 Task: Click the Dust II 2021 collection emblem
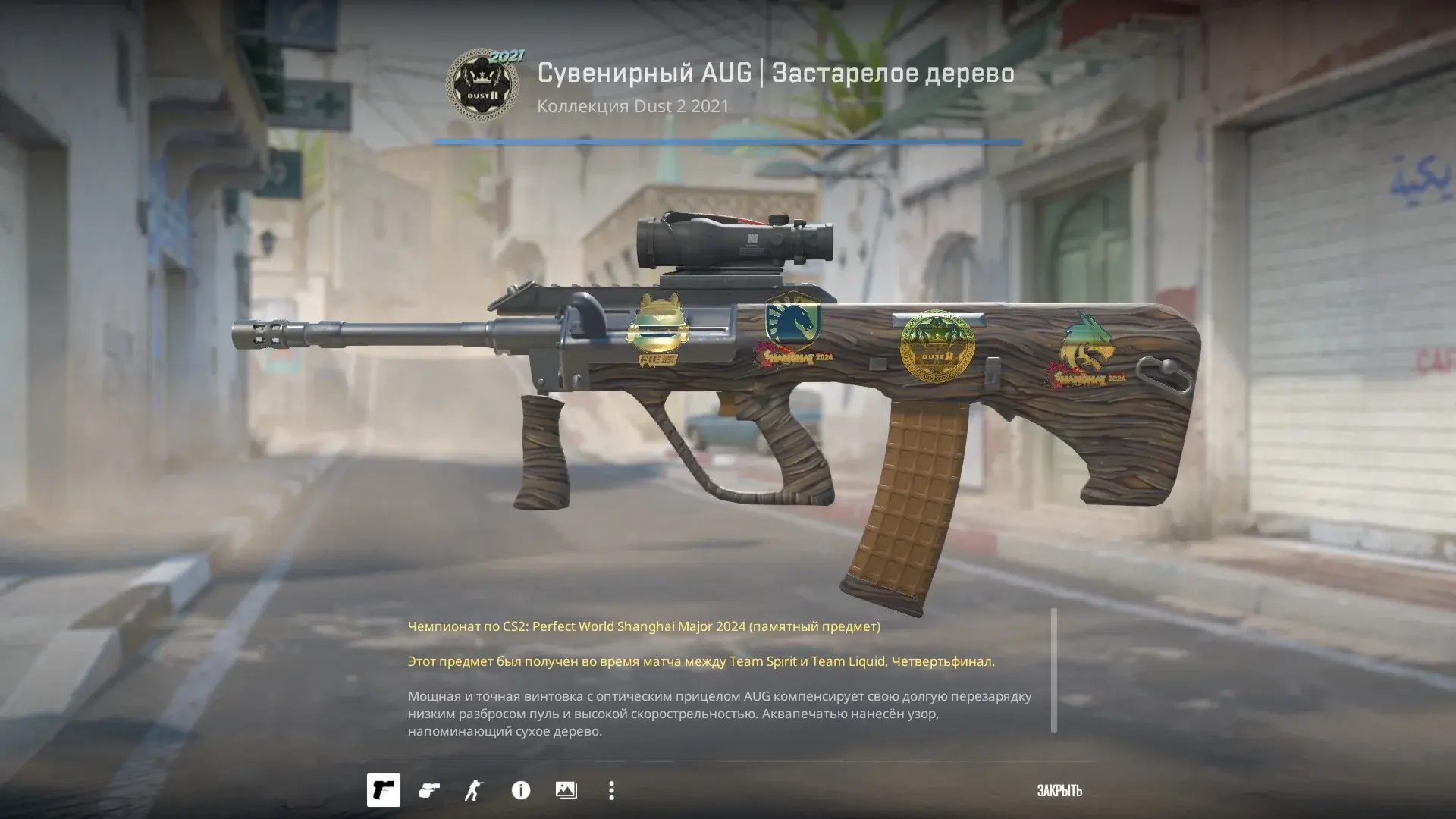pyautogui.click(x=483, y=86)
